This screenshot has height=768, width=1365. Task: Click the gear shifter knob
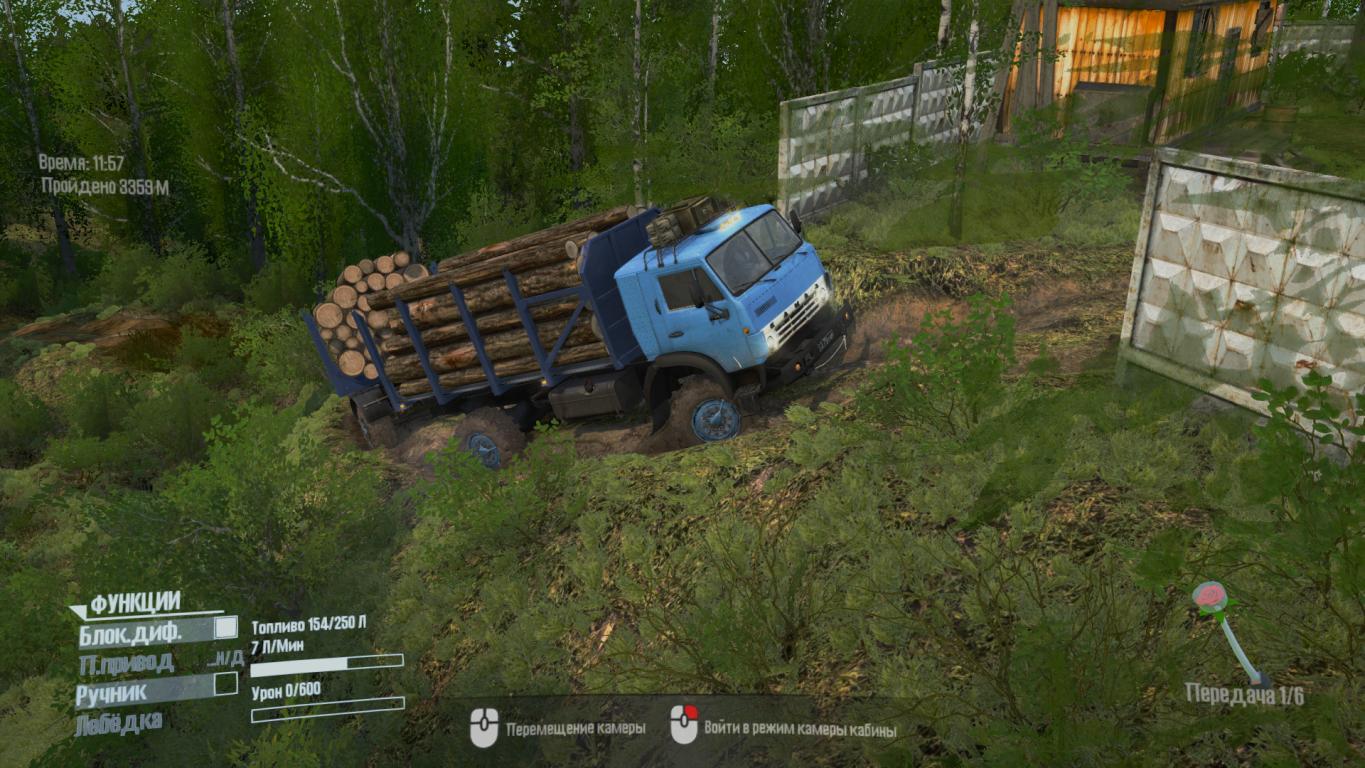pos(1209,597)
